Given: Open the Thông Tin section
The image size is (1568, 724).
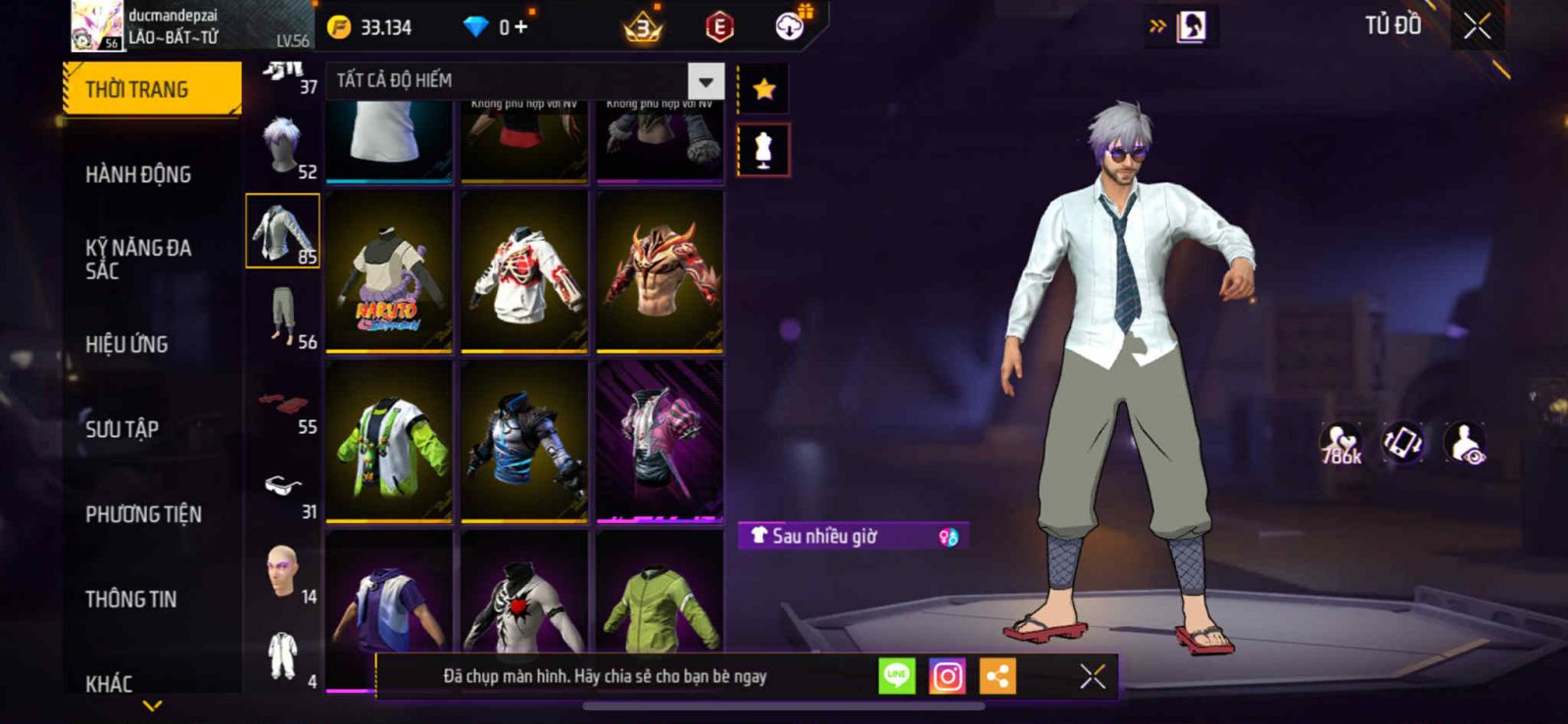Looking at the screenshot, I should (x=130, y=599).
